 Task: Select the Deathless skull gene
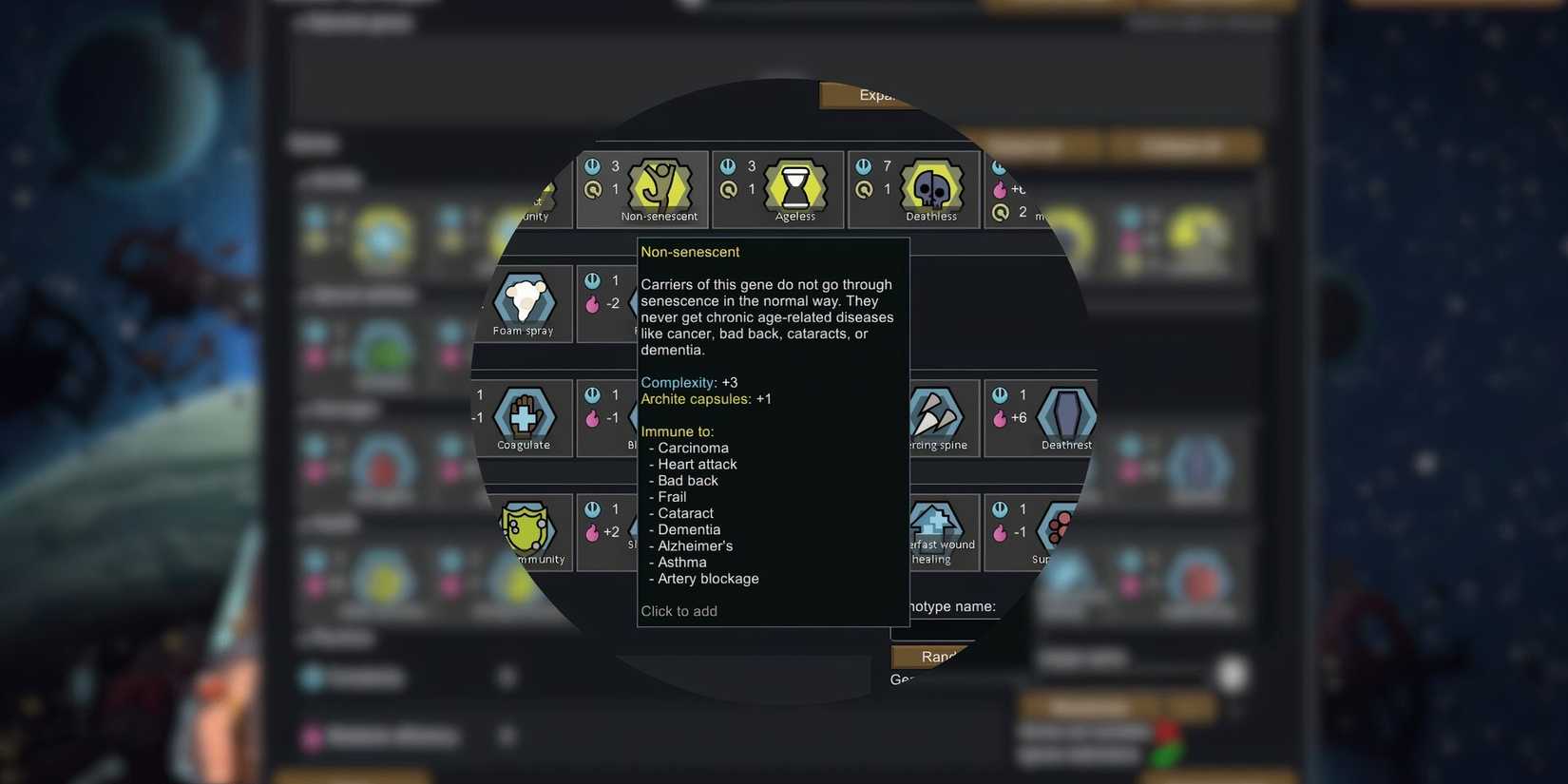pyautogui.click(x=930, y=187)
